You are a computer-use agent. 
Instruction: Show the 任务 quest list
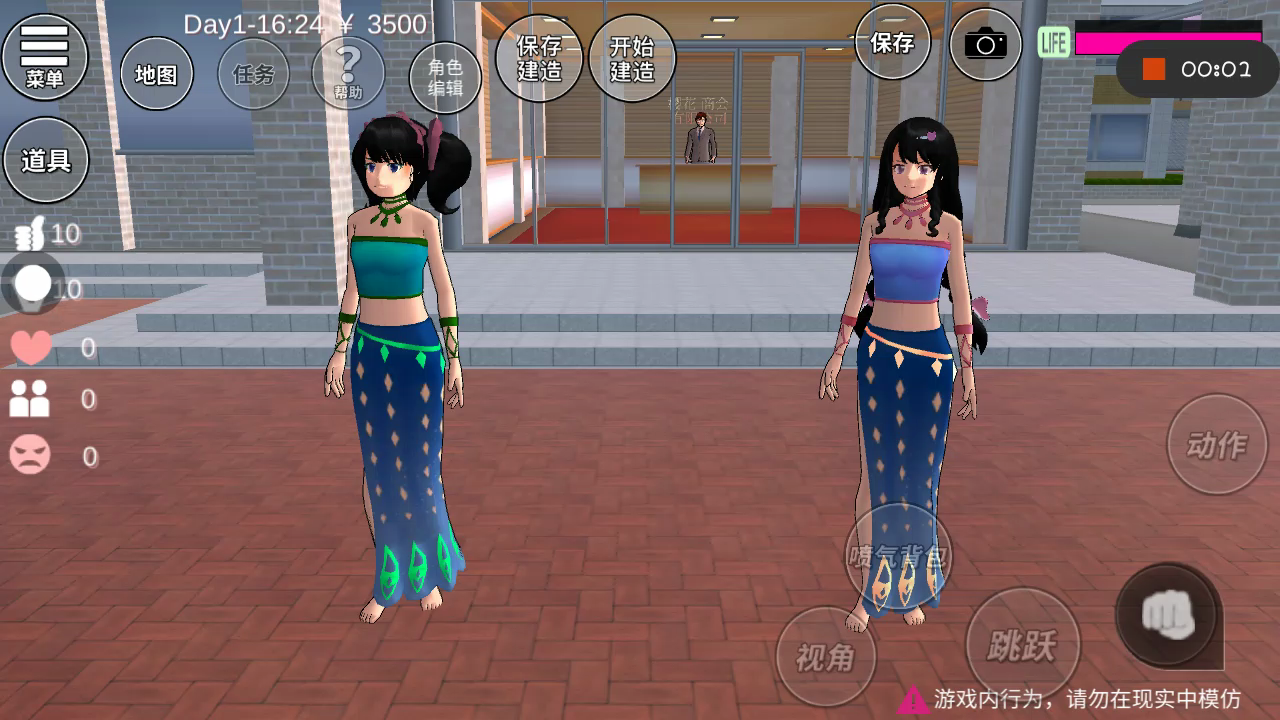(x=253, y=74)
